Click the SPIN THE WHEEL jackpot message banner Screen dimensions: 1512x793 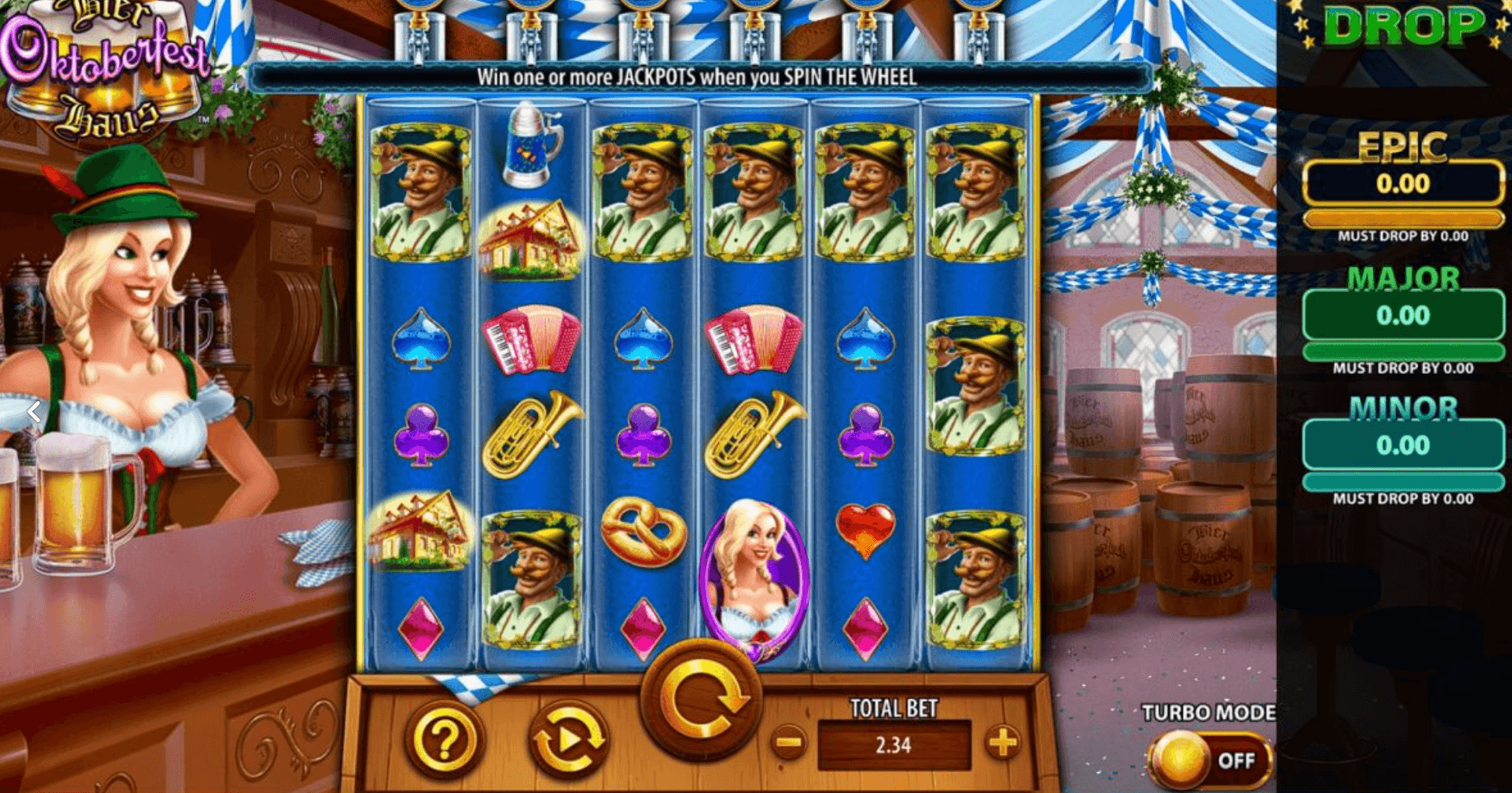[699, 77]
